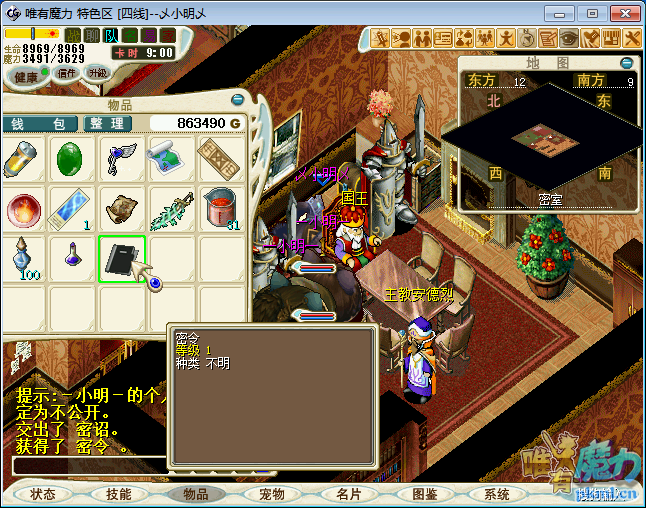This screenshot has width=646, height=508.
Task: Open the 名片 name card menu
Action: [x=348, y=494]
